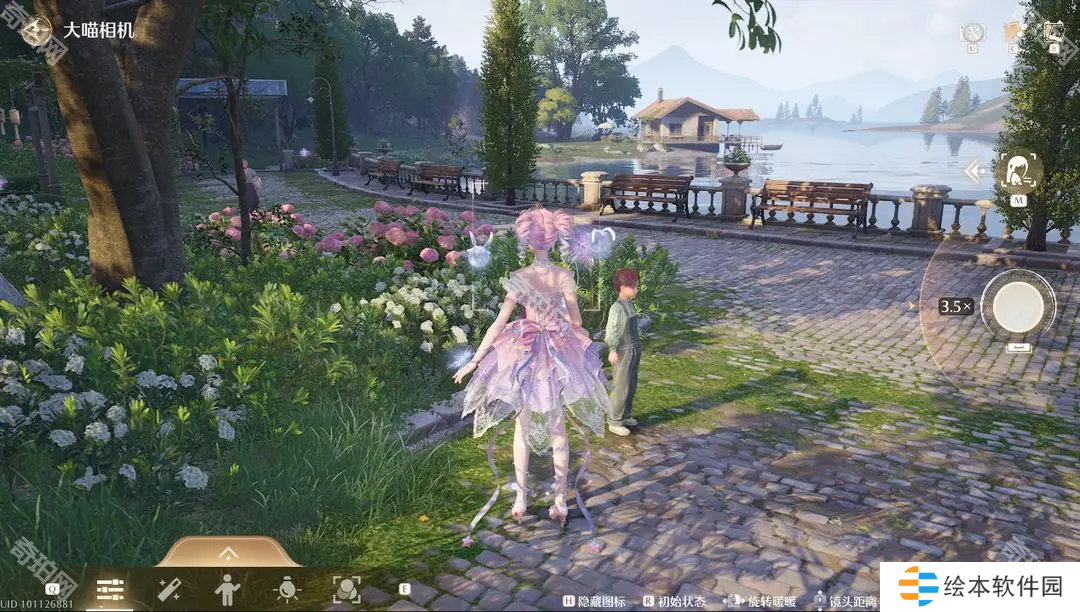The height and width of the screenshot is (612, 1080).
Task: Select the light bulb lighting tab
Action: (x=287, y=590)
